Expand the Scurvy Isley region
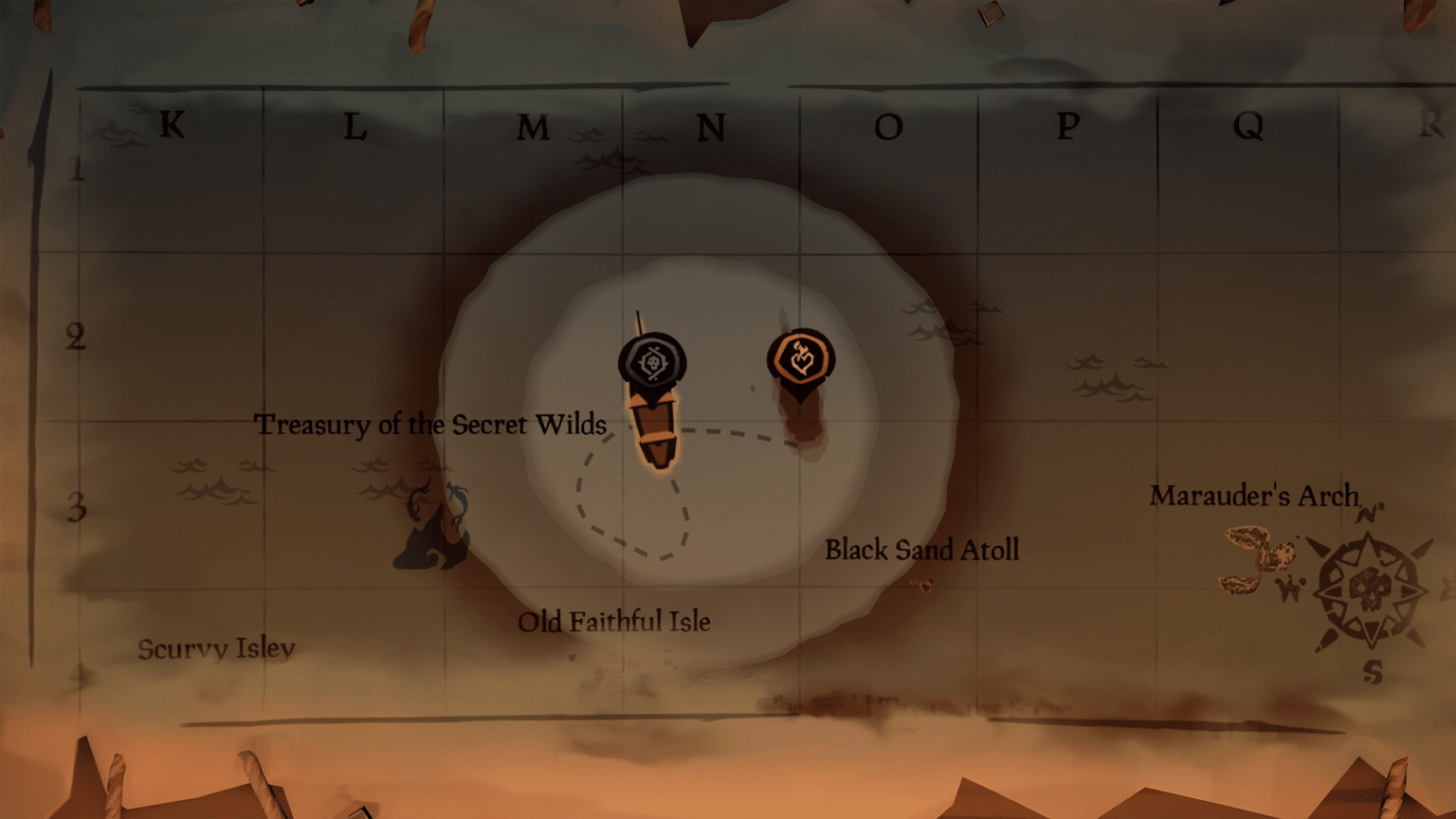The image size is (1456, 819). click(x=216, y=649)
